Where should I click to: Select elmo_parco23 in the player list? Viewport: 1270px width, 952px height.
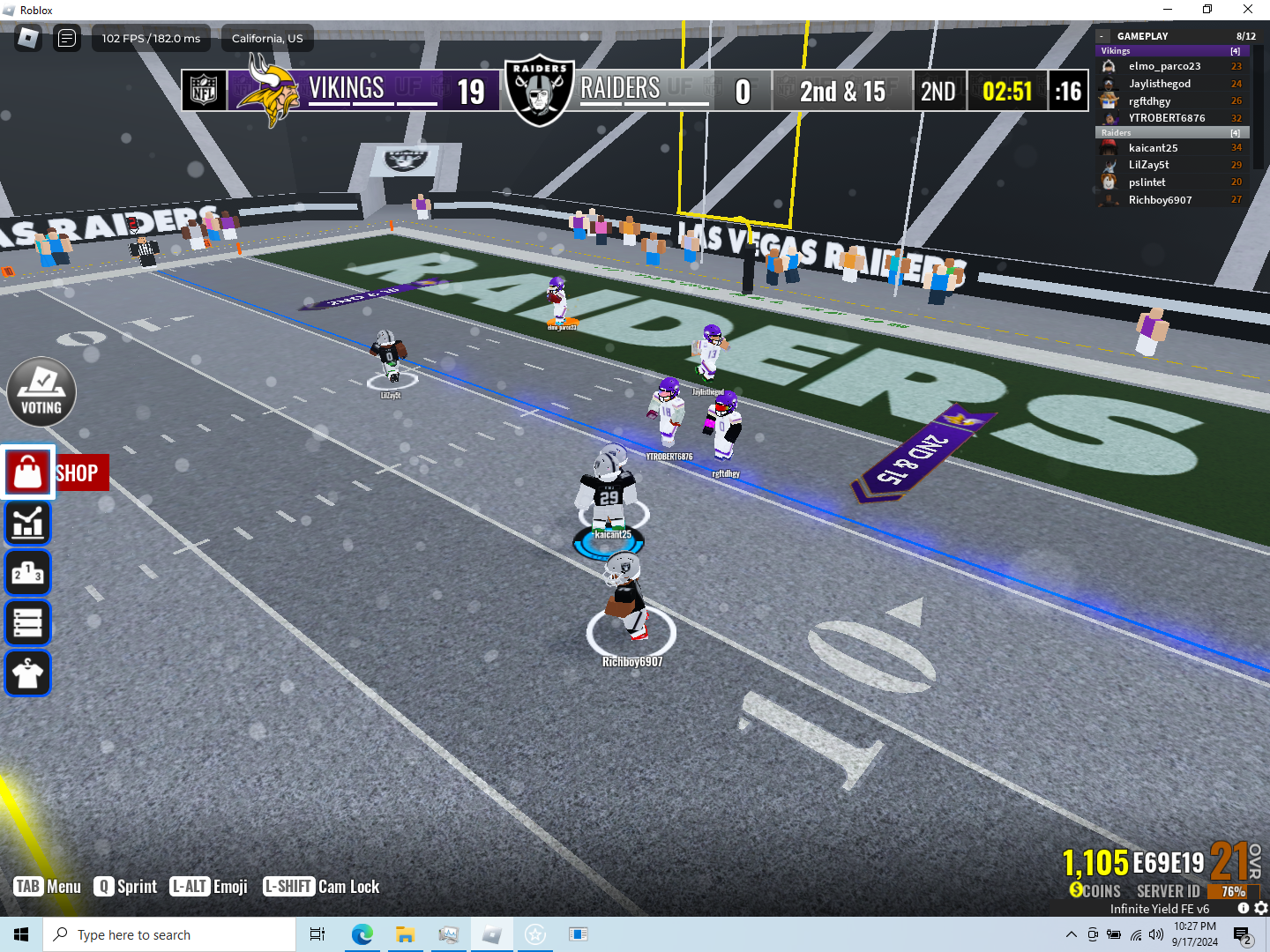(1164, 66)
